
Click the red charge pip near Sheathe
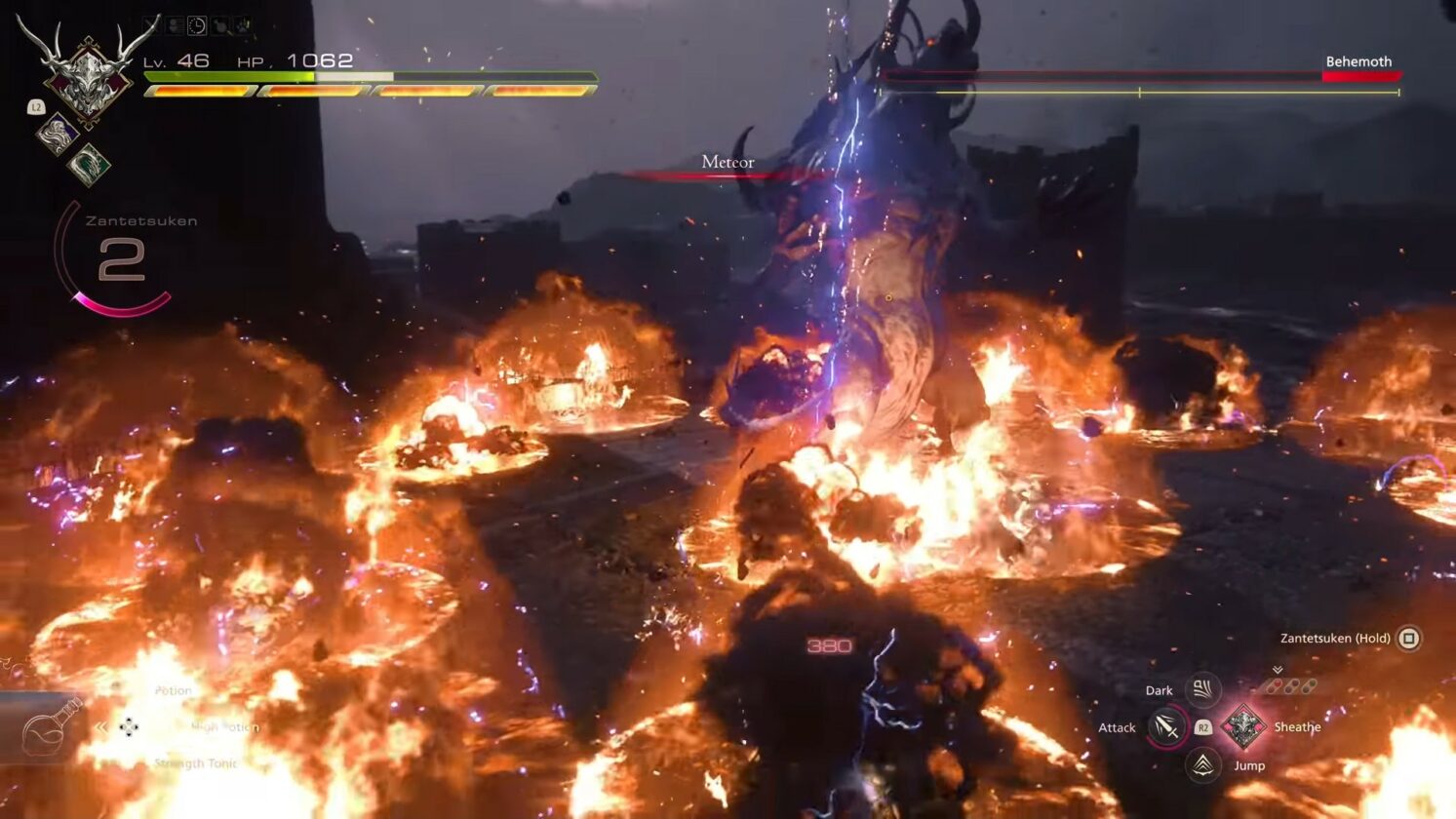click(1278, 684)
